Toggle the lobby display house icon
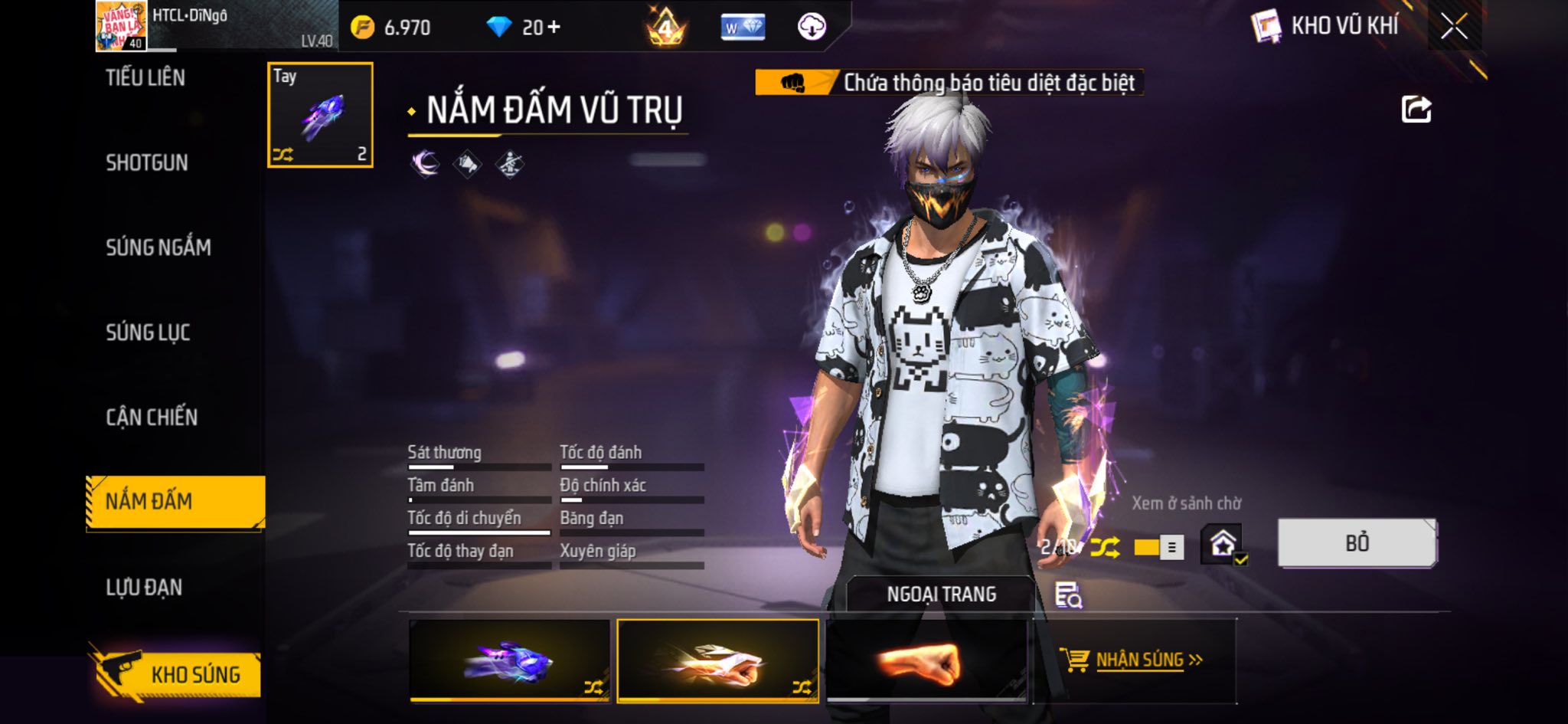 [x=1222, y=545]
